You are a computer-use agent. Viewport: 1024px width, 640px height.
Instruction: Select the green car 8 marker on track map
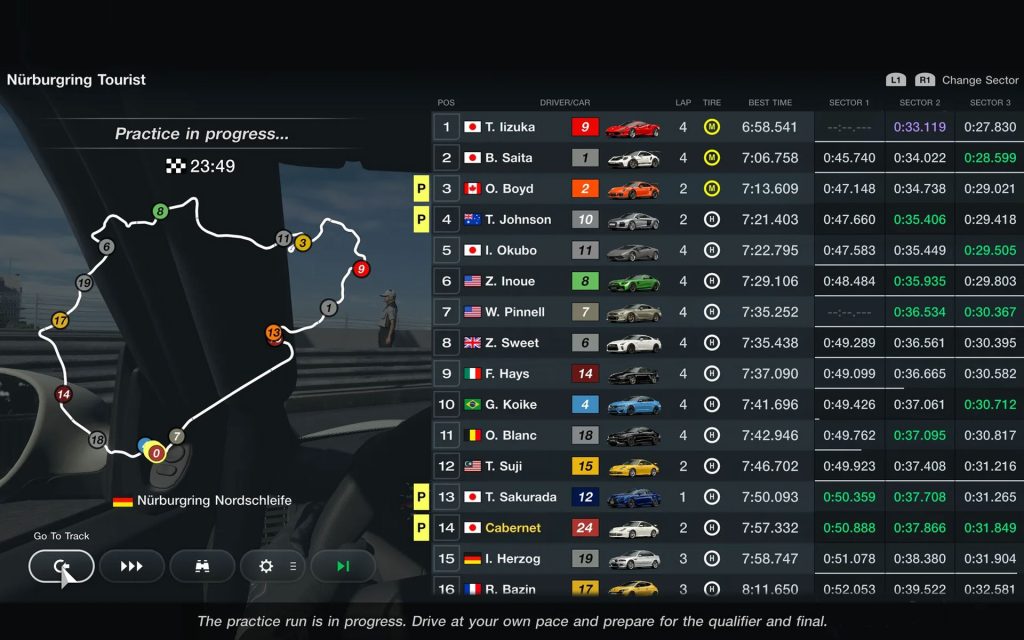pos(160,211)
